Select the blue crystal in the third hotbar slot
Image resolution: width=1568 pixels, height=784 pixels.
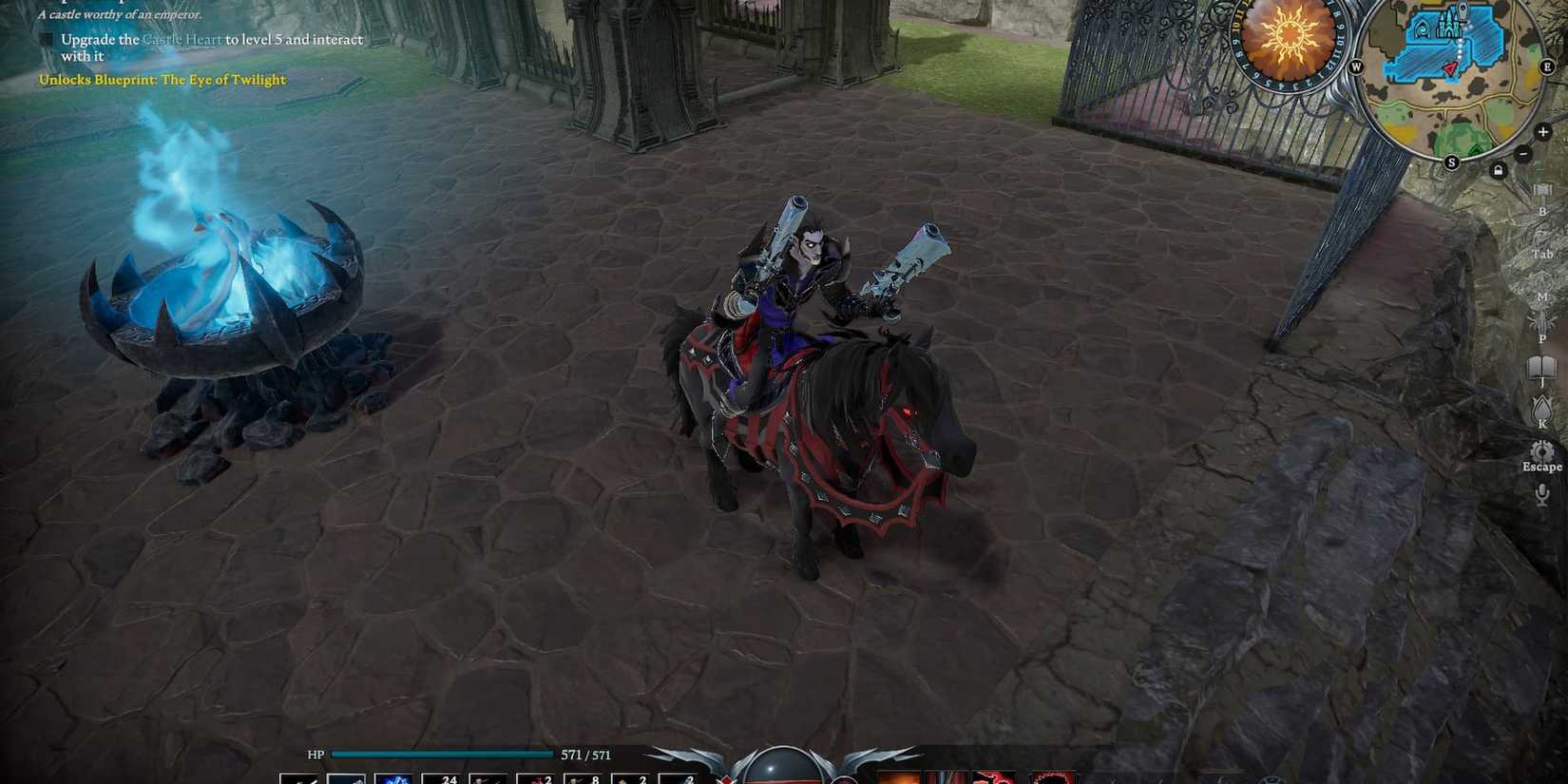[x=396, y=777]
